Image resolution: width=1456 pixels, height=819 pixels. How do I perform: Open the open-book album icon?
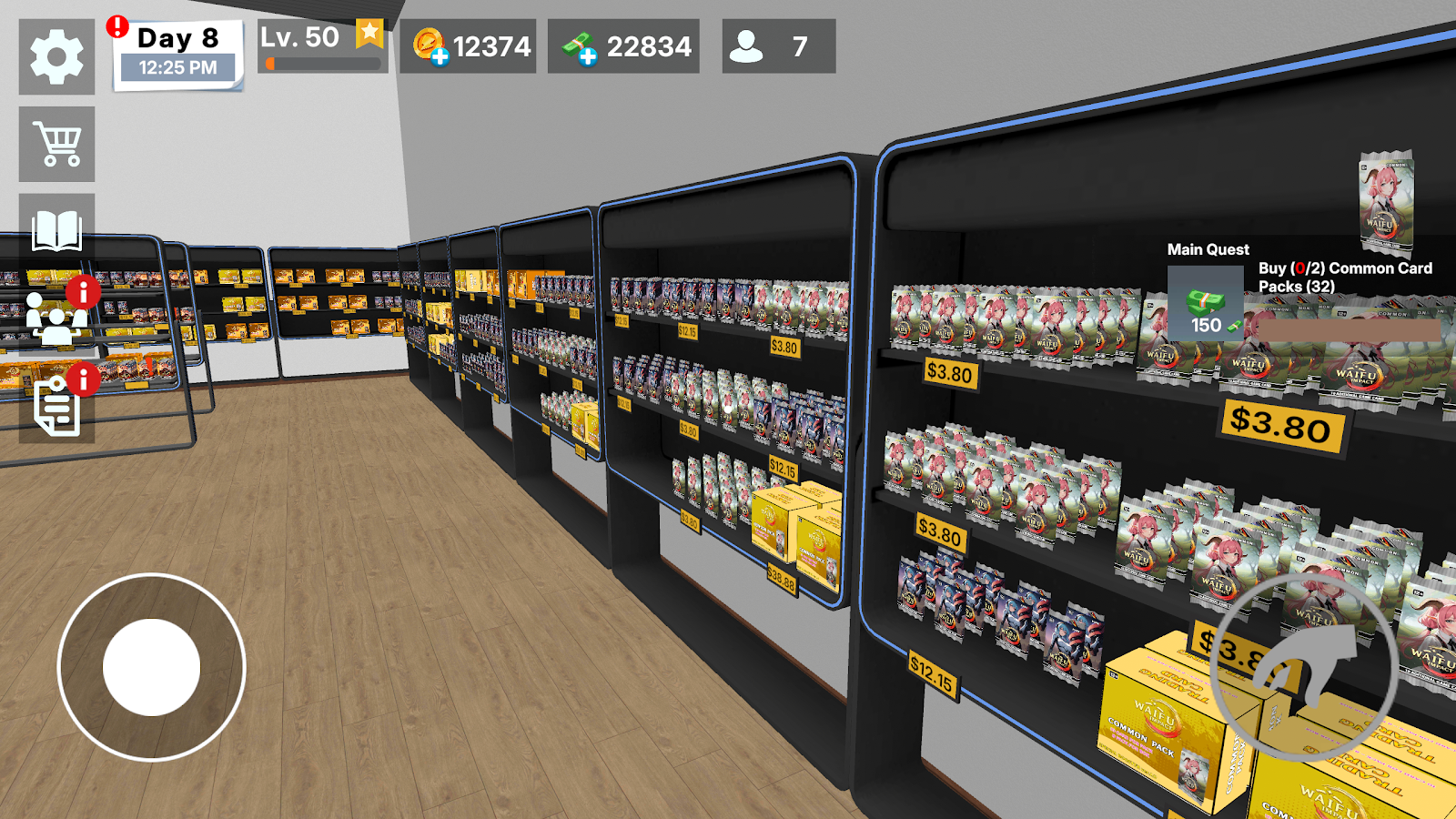click(56, 229)
